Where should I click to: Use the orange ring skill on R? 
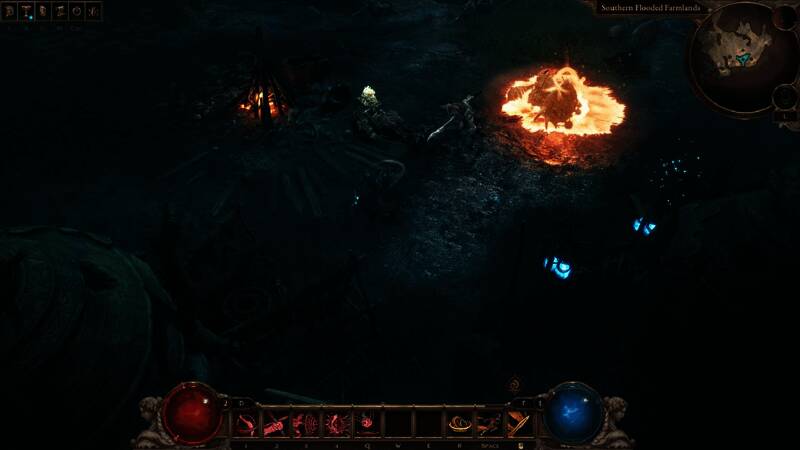click(x=459, y=424)
